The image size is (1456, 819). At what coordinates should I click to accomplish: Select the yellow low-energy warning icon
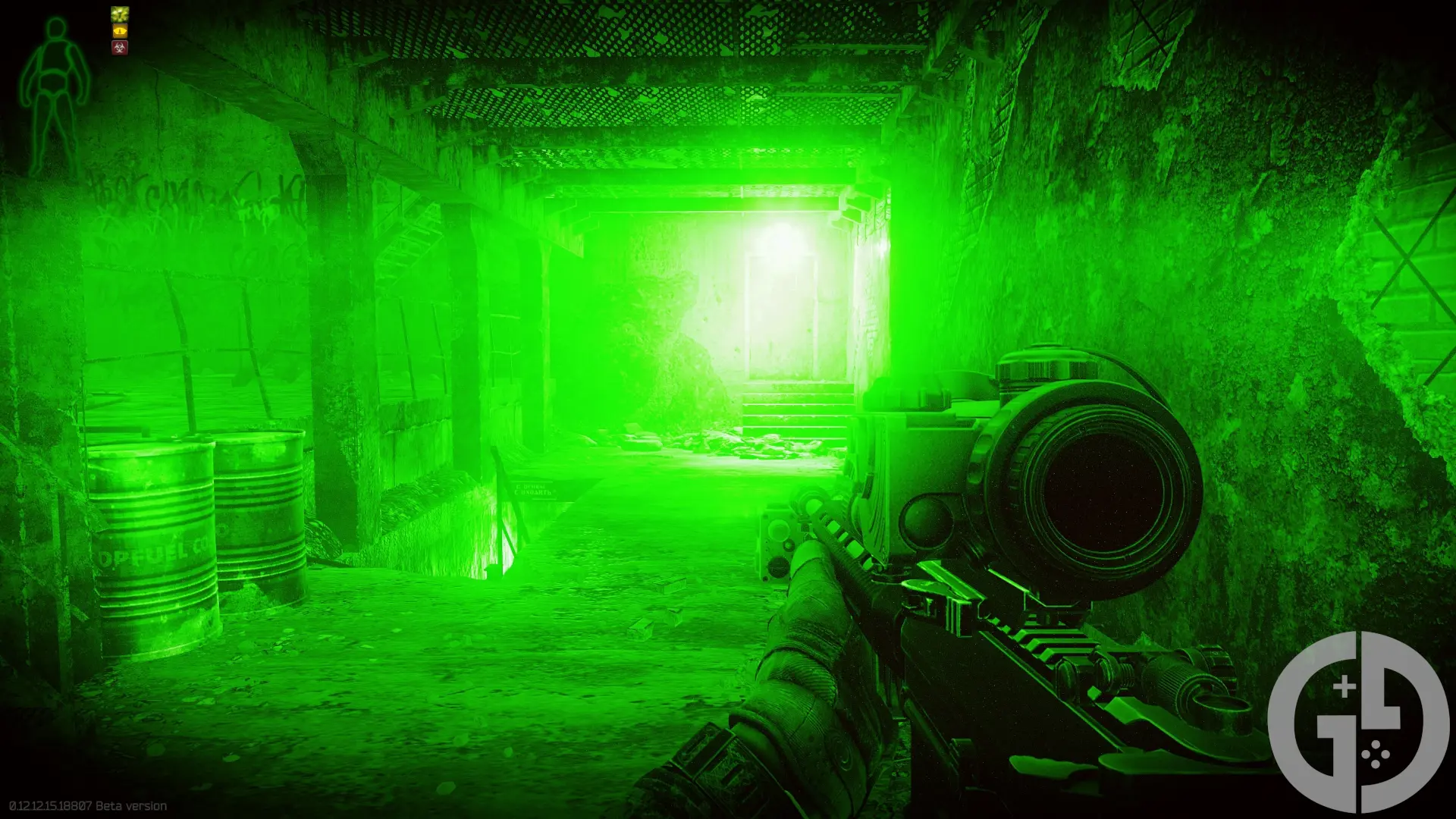[x=119, y=32]
